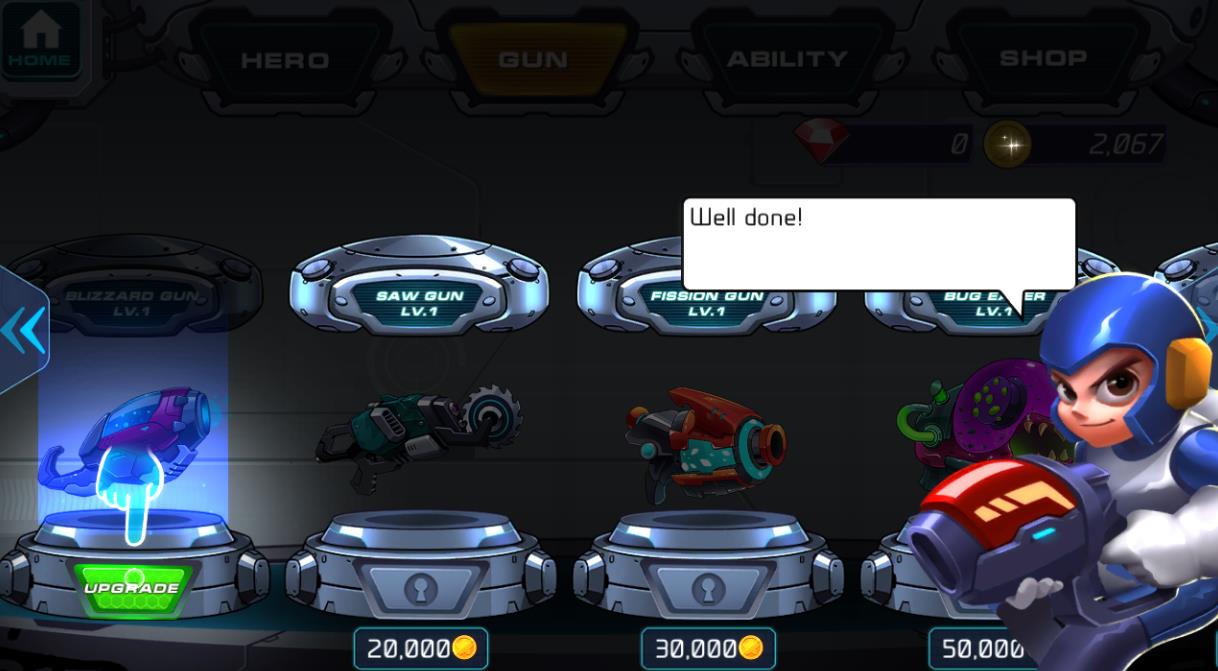Pick the Fission Gun weapon
Screen dimensions: 1218x671
(707, 440)
